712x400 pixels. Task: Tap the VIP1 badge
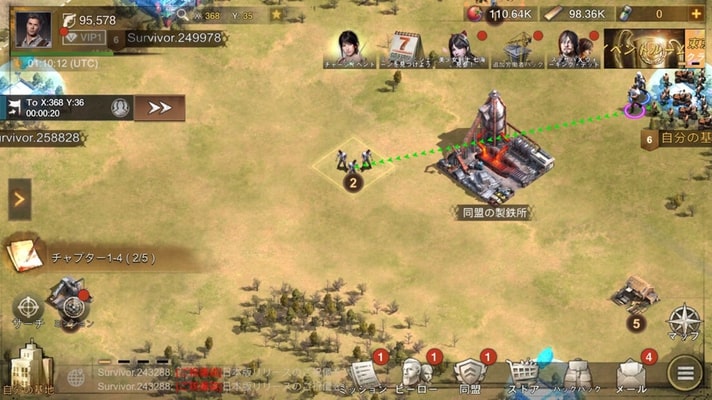(x=82, y=37)
